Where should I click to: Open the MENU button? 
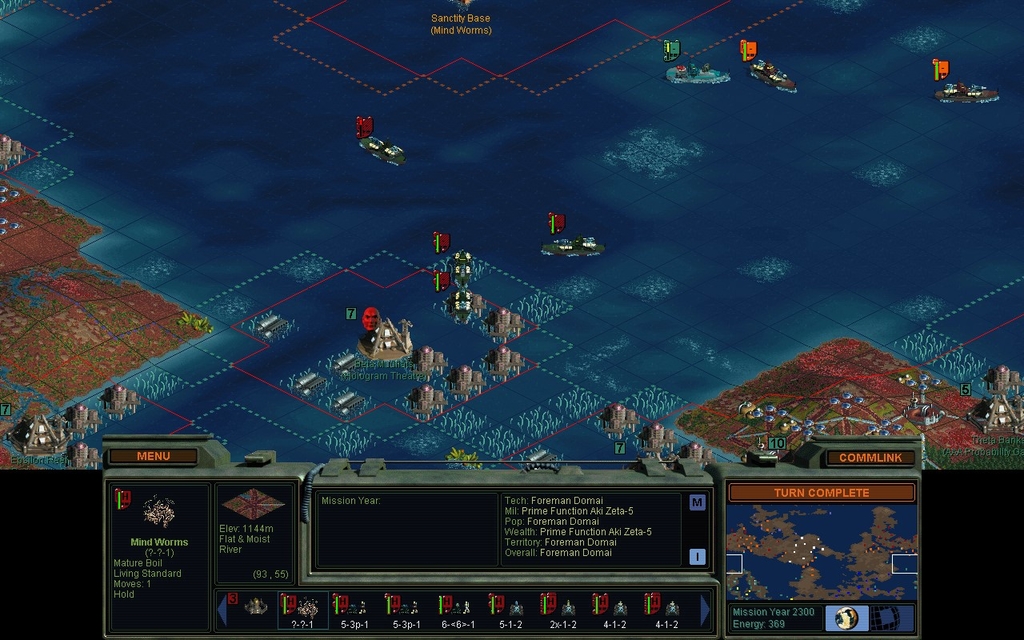click(x=153, y=456)
